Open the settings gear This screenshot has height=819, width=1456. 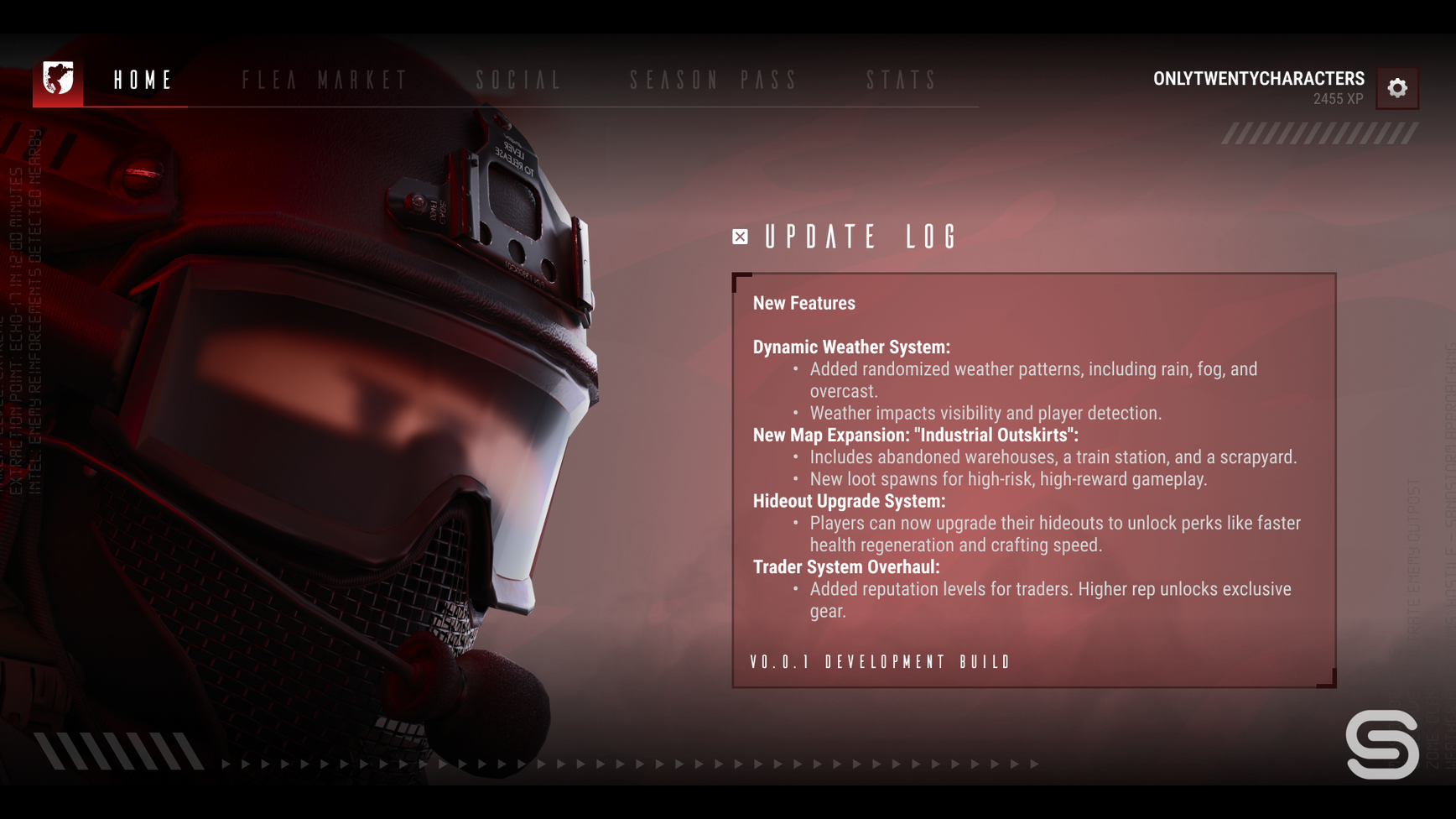(1397, 87)
